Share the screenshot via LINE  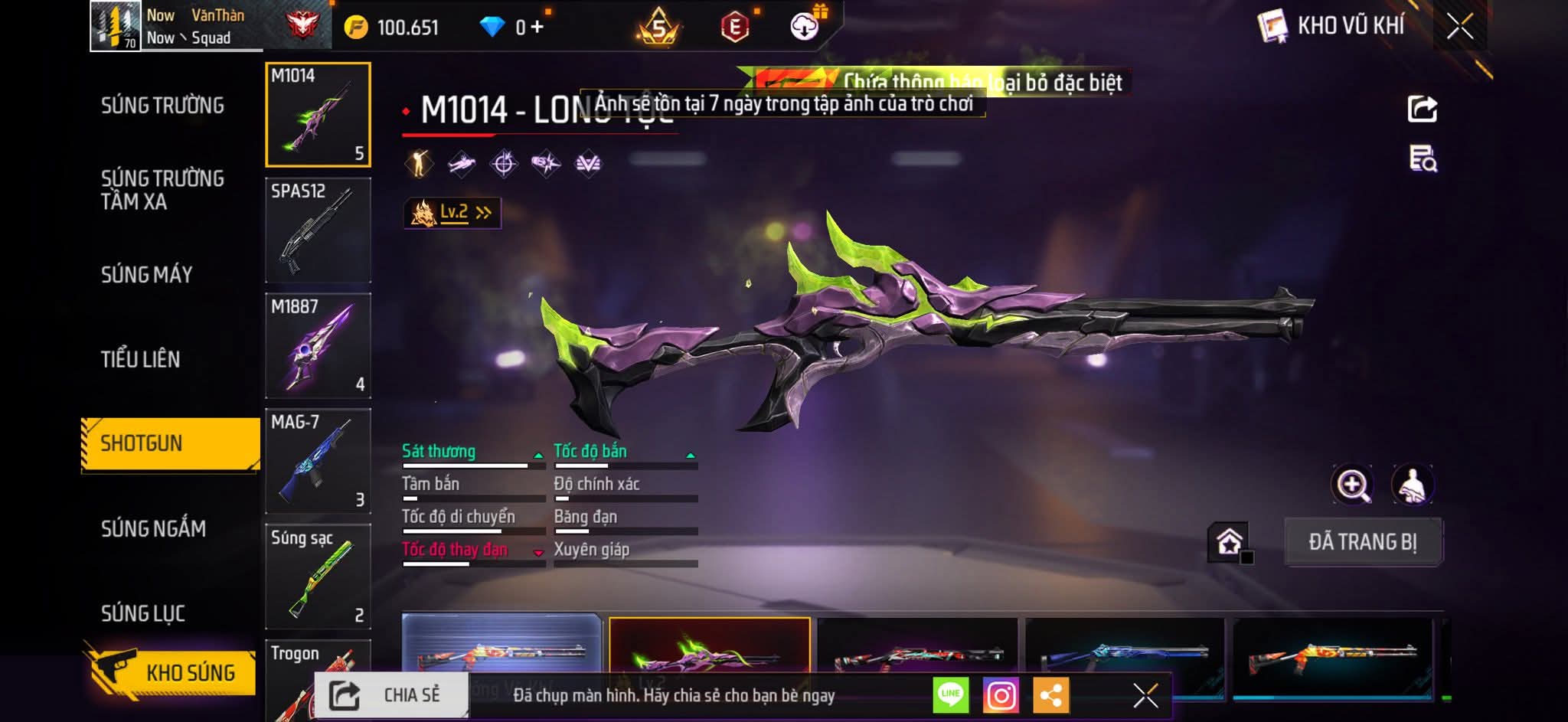pos(950,696)
